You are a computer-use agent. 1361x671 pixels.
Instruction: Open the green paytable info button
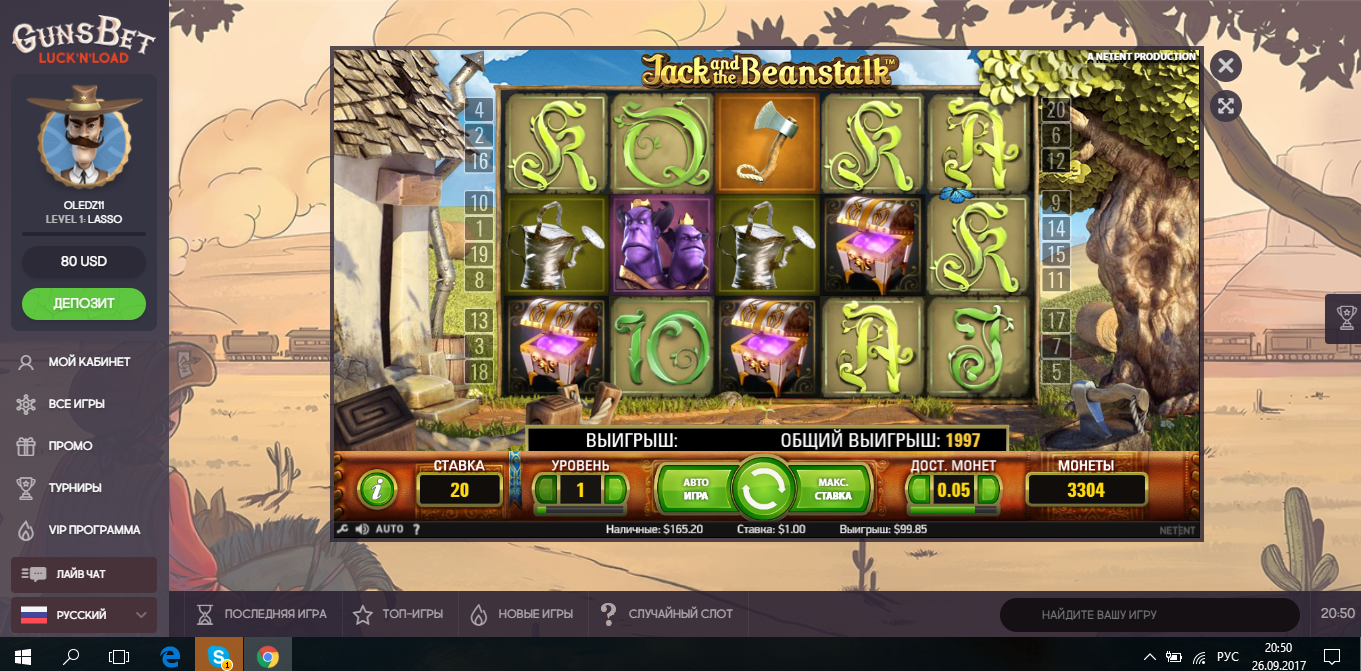pyautogui.click(x=377, y=489)
